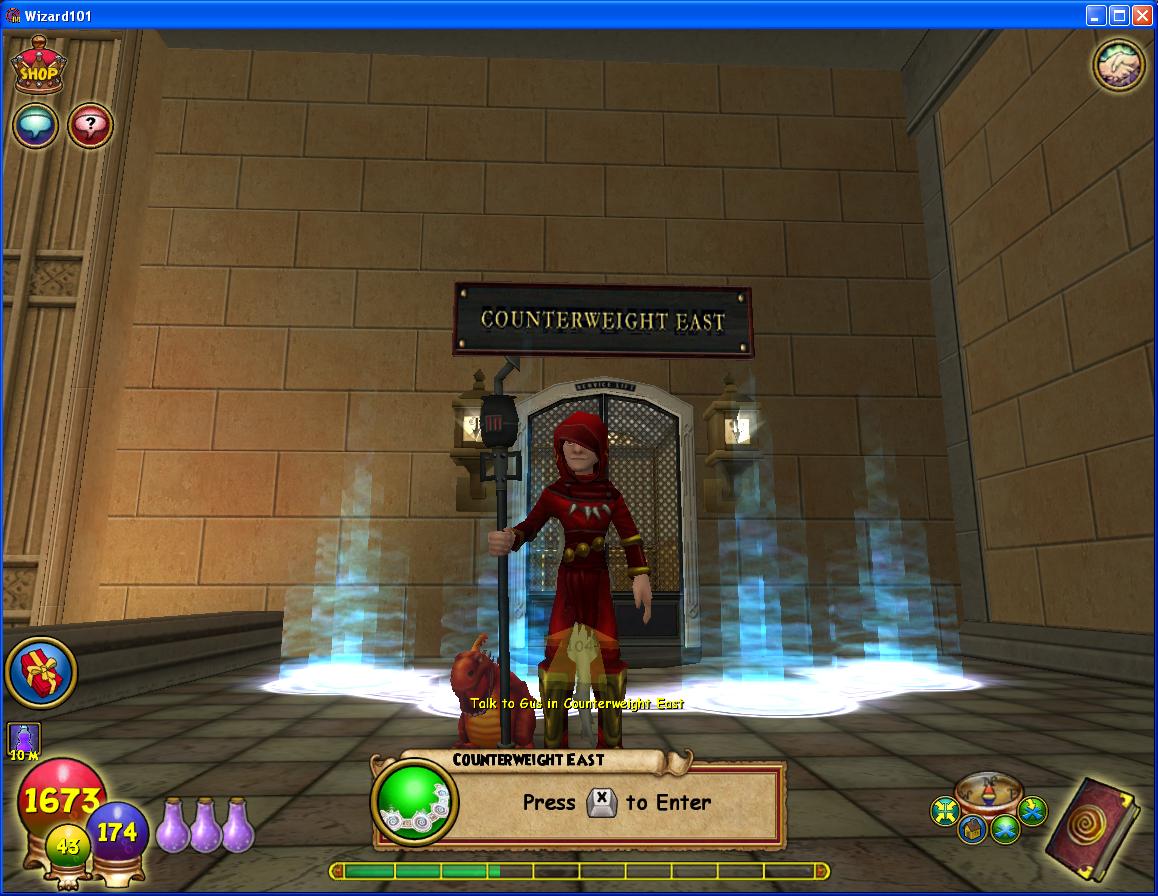Select the purple elixir timer icon
1158x896 pixels.
(24, 741)
